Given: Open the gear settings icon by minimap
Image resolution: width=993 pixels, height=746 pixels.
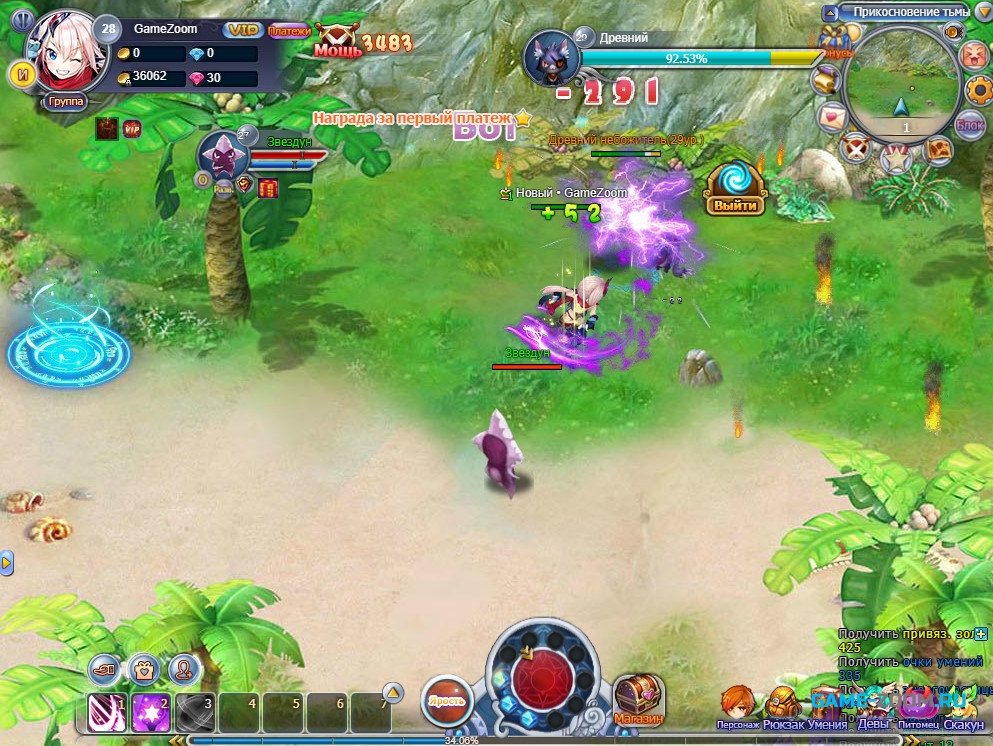Looking at the screenshot, I should coord(978,90).
